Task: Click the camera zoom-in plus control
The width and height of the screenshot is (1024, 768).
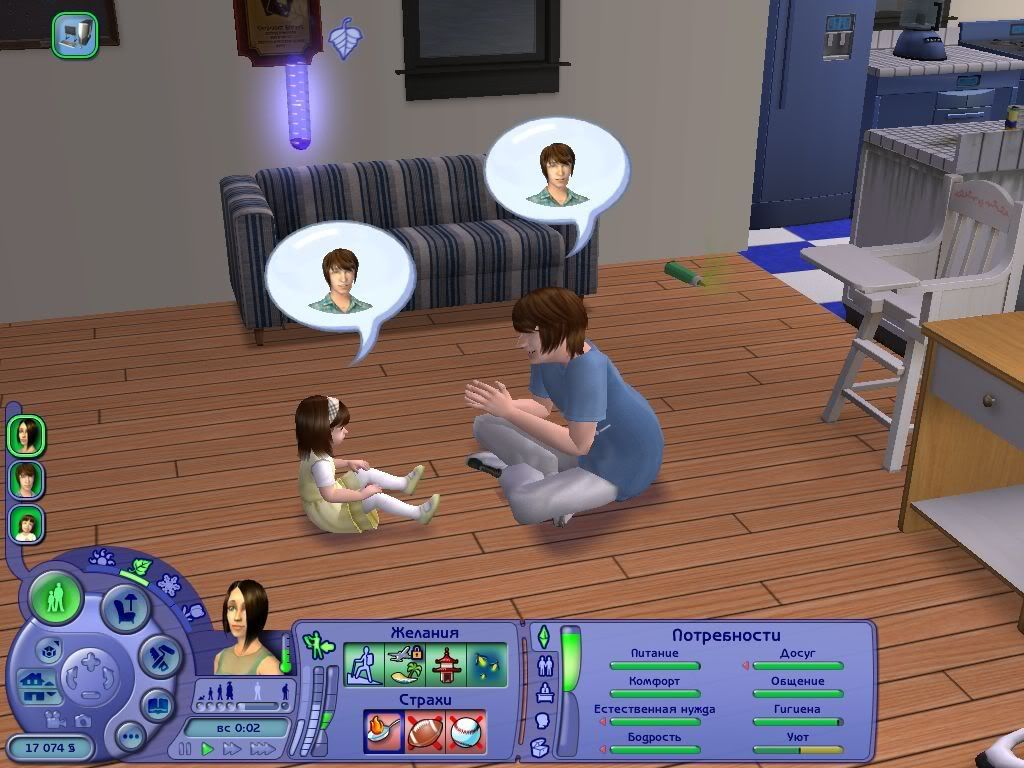Action: [x=91, y=661]
